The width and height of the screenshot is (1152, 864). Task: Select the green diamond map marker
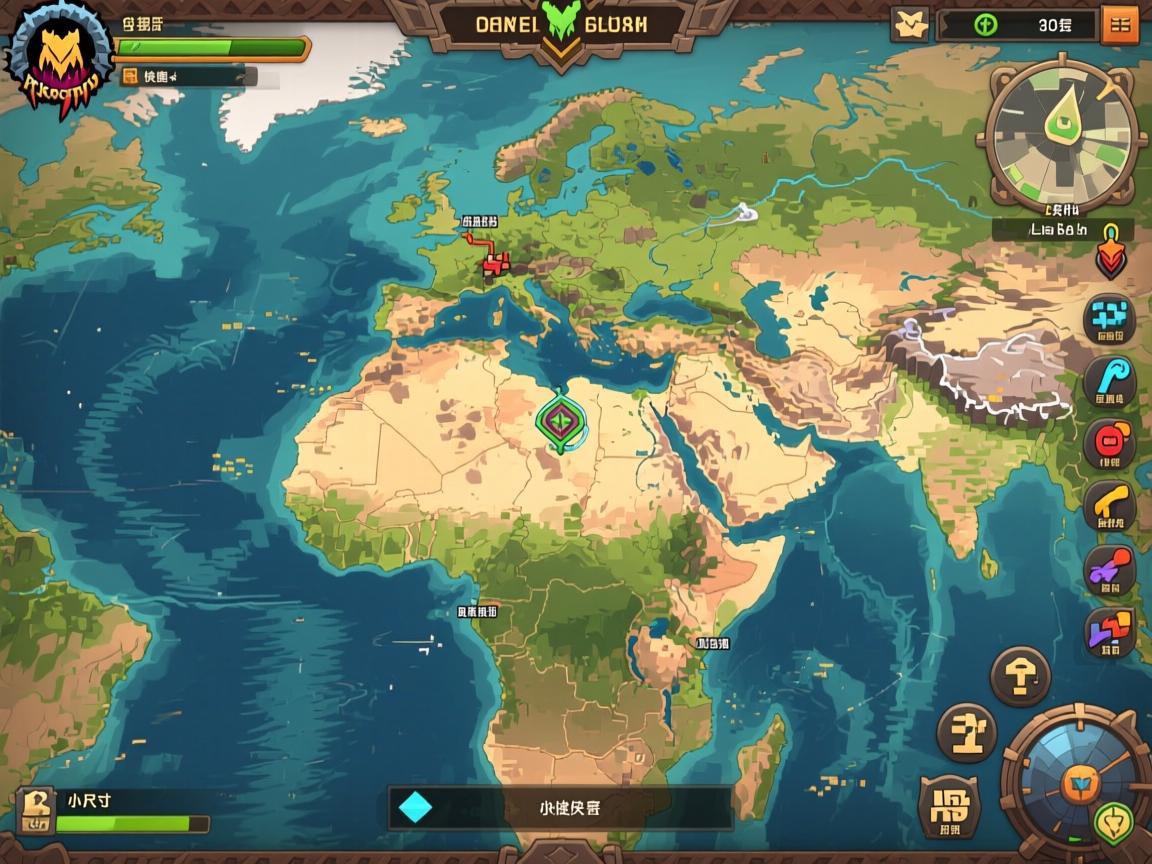point(562,420)
